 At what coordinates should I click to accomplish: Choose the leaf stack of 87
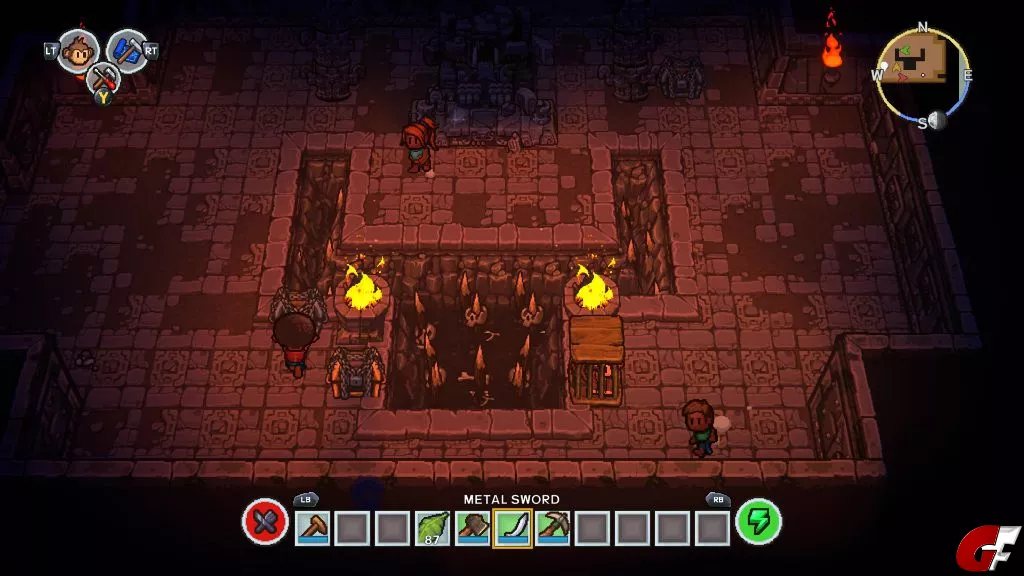tap(432, 527)
